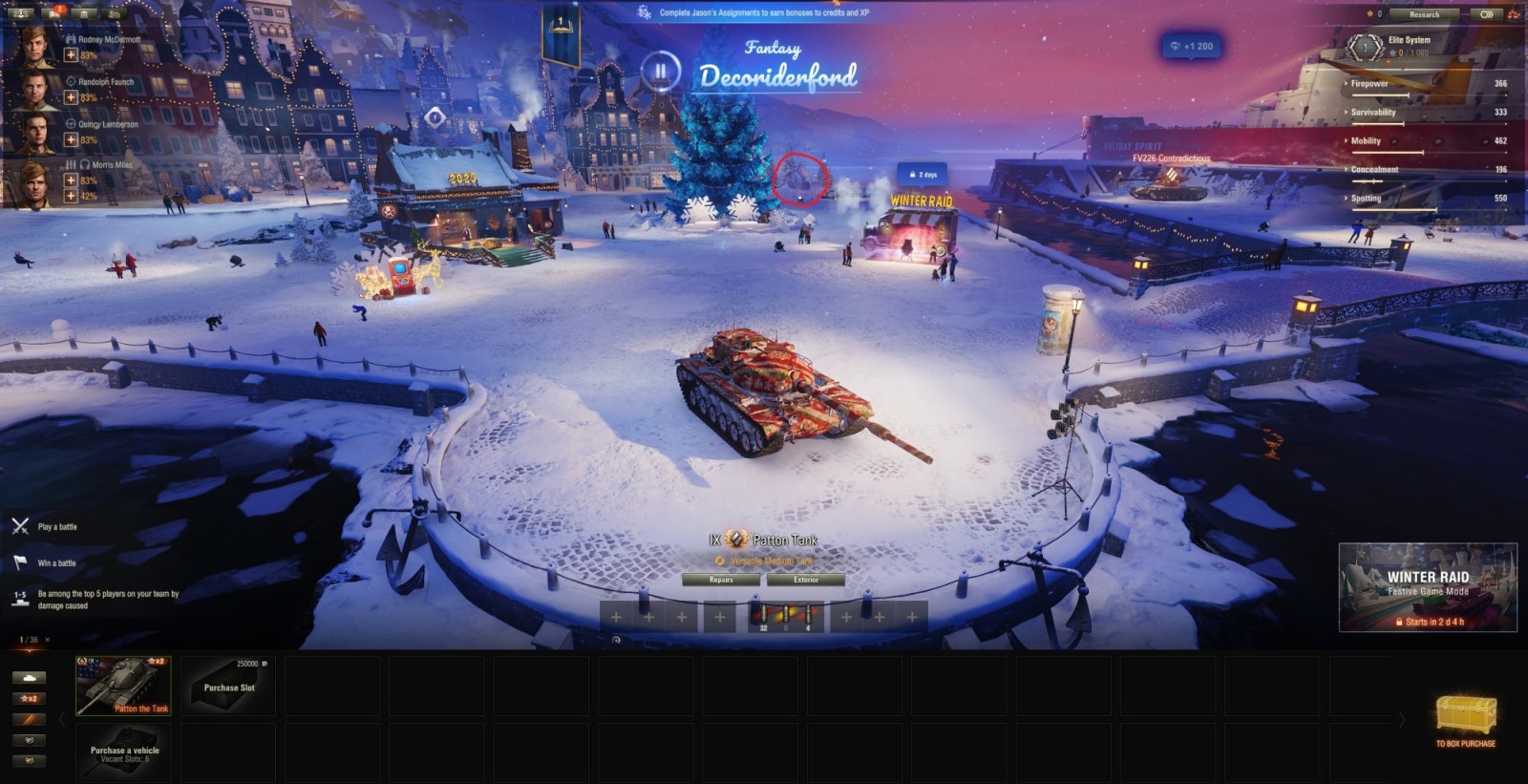The image size is (1528, 784).
Task: Open the Exterior customization button
Action: click(806, 580)
